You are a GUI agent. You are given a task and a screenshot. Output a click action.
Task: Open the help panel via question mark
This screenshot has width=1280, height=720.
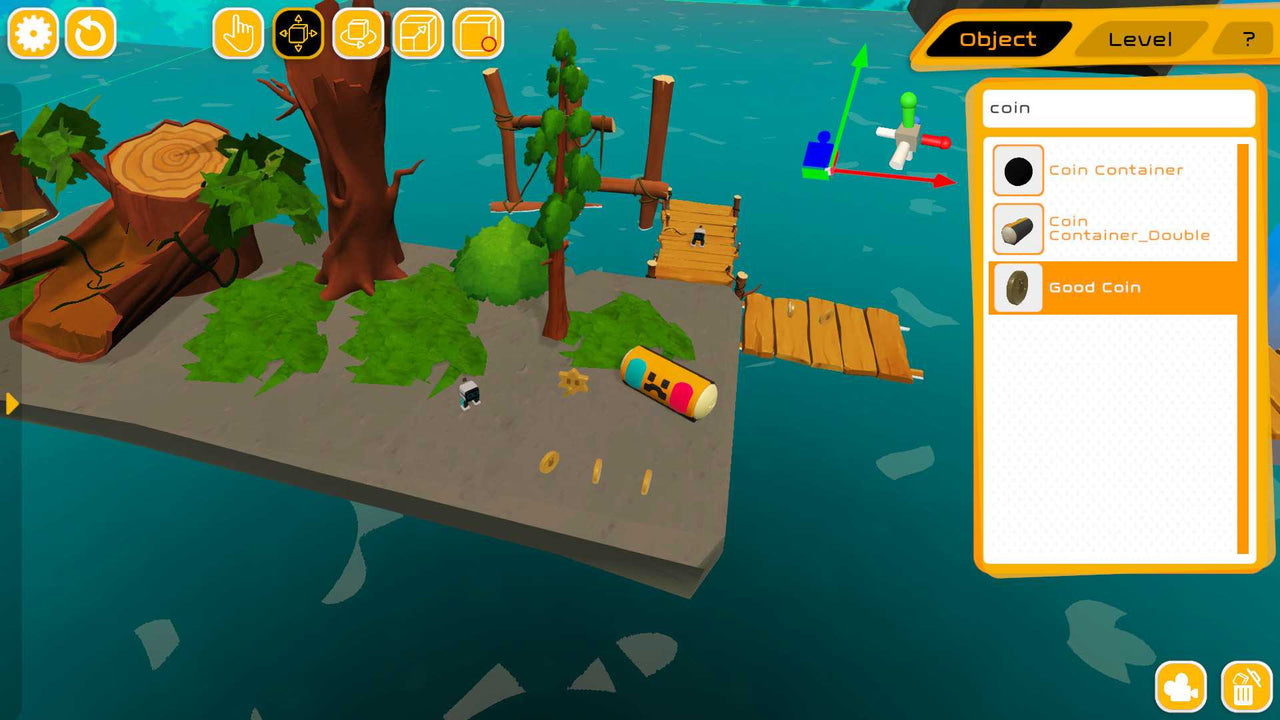click(1246, 40)
